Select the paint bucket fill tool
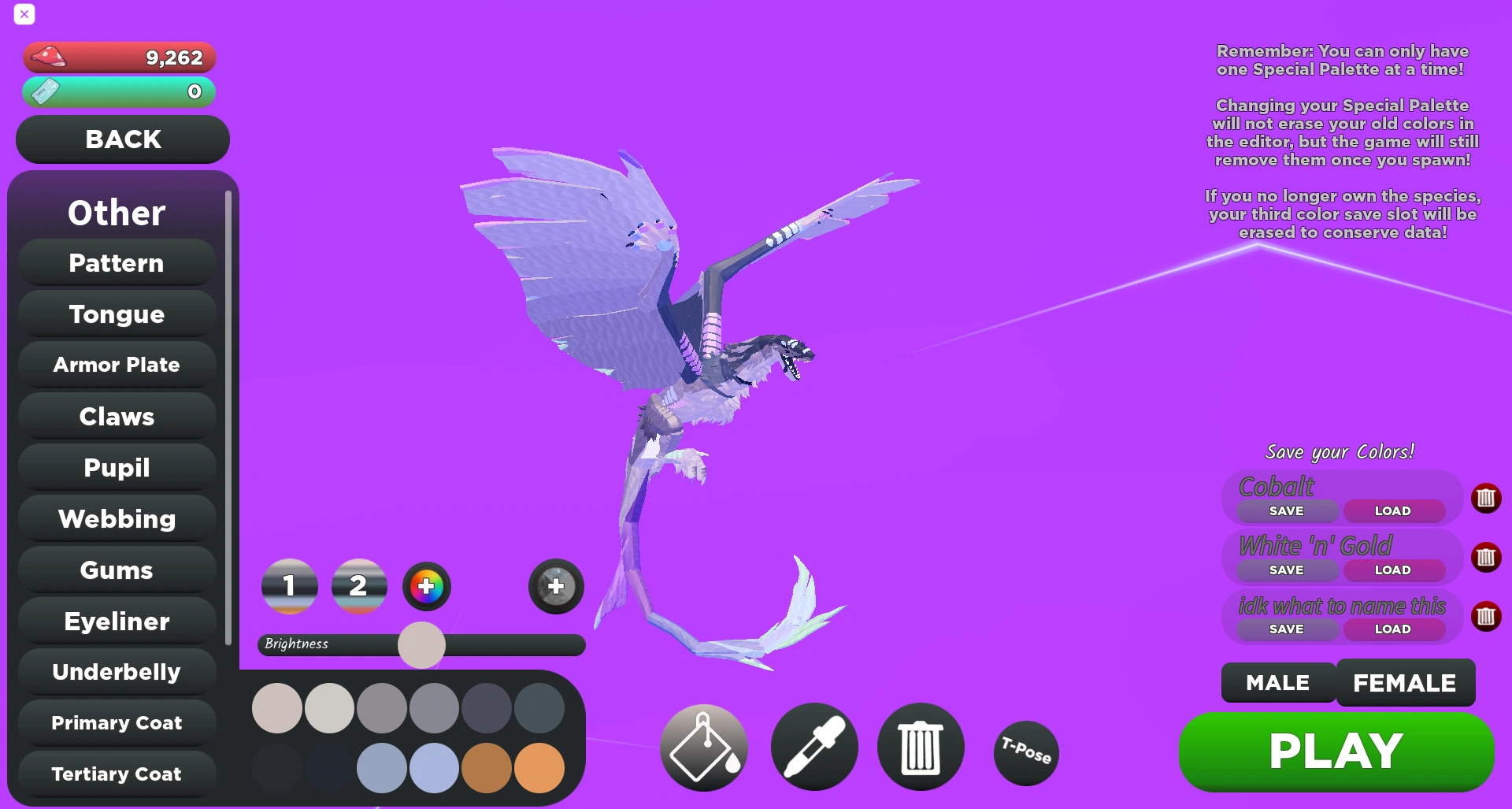1512x809 pixels. click(x=703, y=746)
